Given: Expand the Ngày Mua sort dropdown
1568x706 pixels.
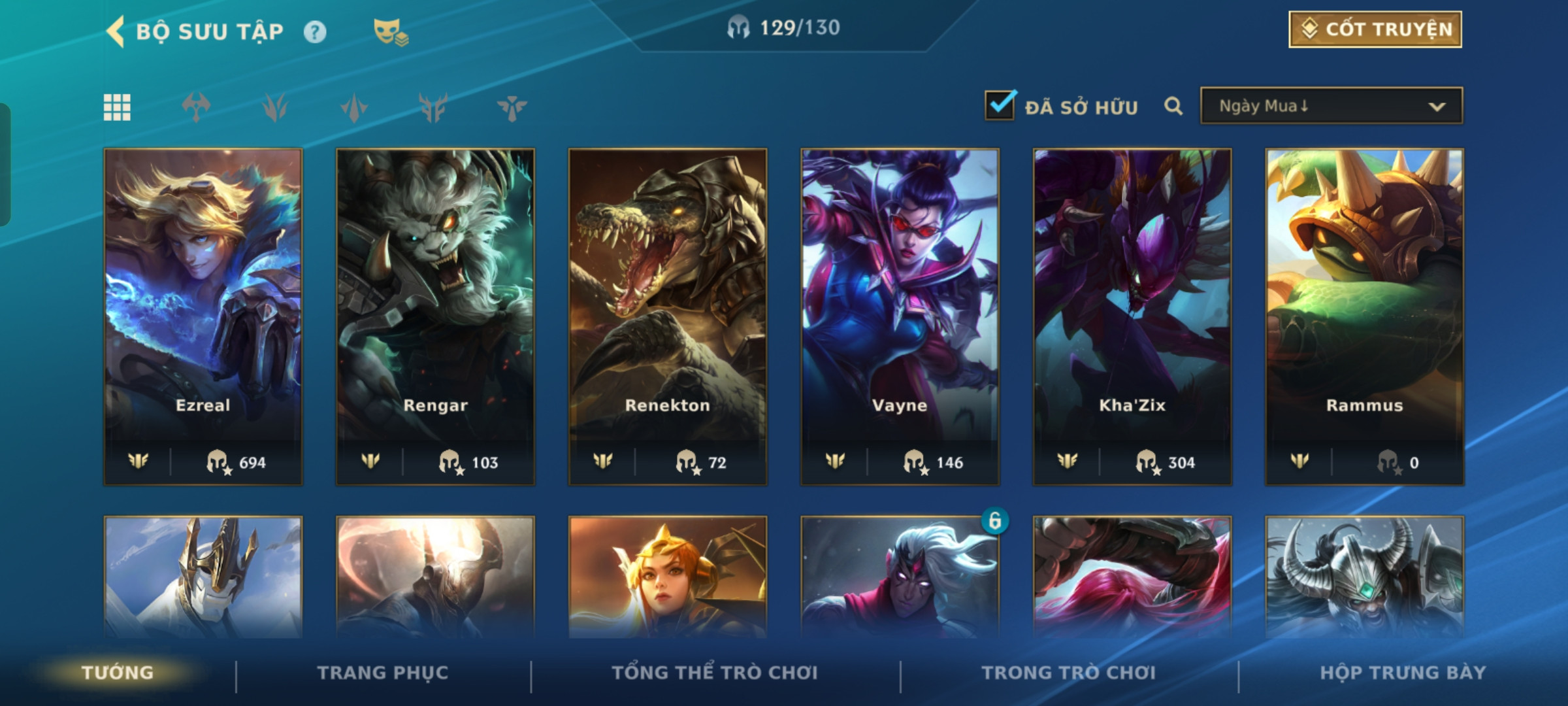Looking at the screenshot, I should [1331, 106].
